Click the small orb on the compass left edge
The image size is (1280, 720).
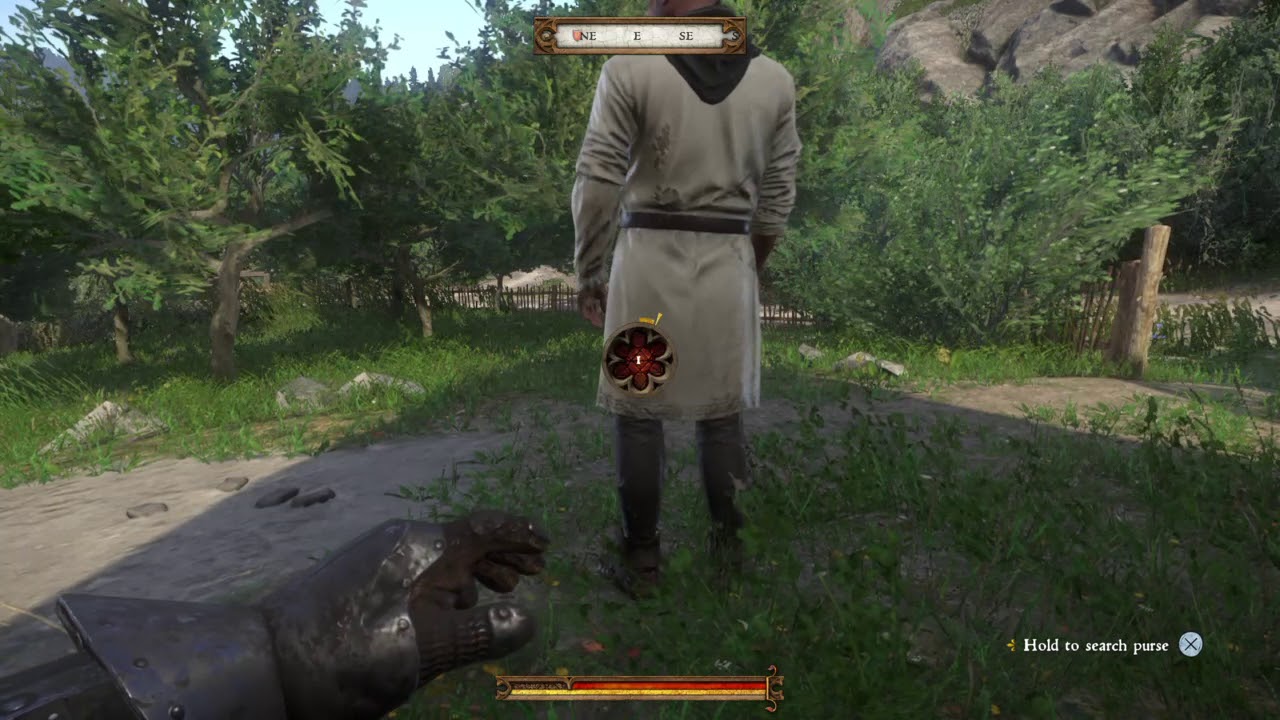545,35
